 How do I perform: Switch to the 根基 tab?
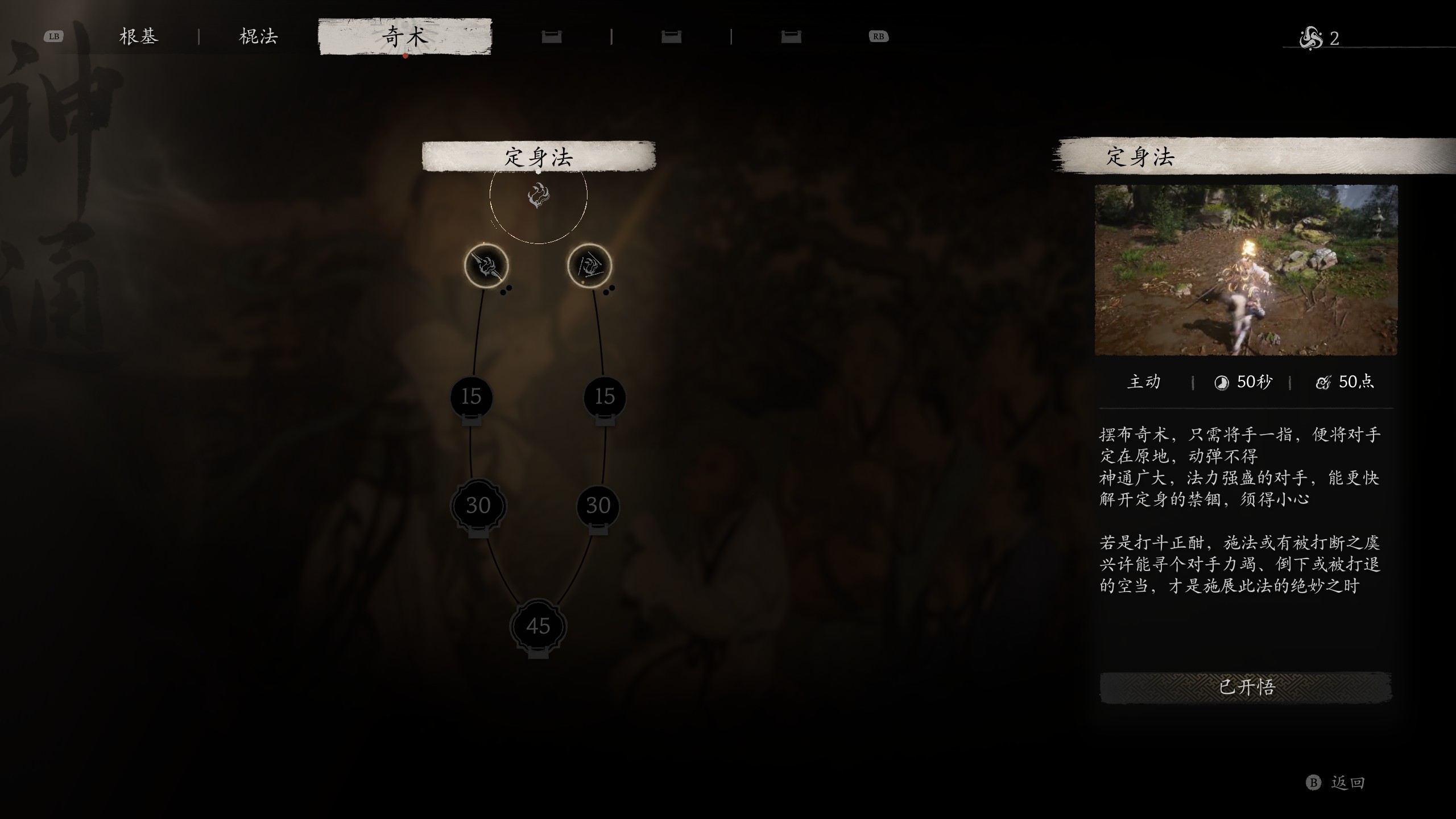[138, 37]
